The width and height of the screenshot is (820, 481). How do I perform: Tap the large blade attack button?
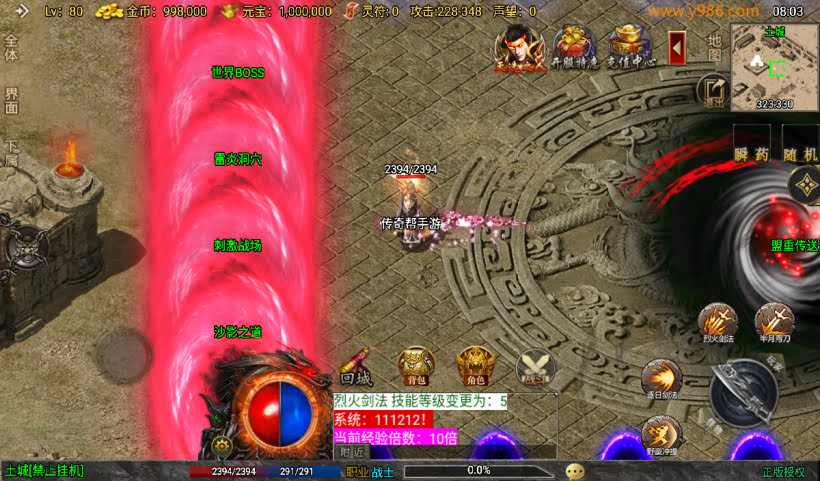pos(745,392)
